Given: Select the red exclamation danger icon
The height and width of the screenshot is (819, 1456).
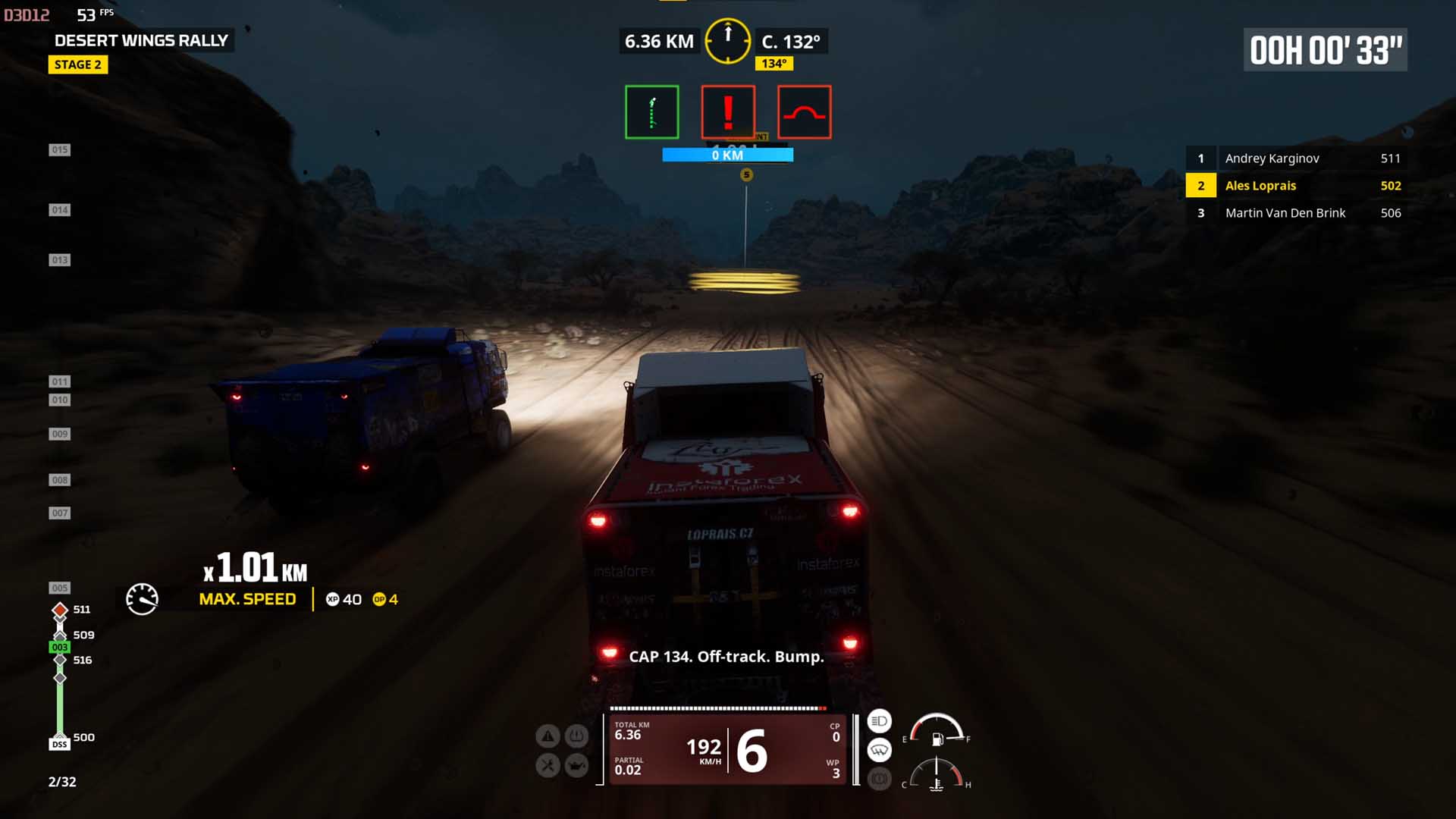Looking at the screenshot, I should tap(728, 112).
